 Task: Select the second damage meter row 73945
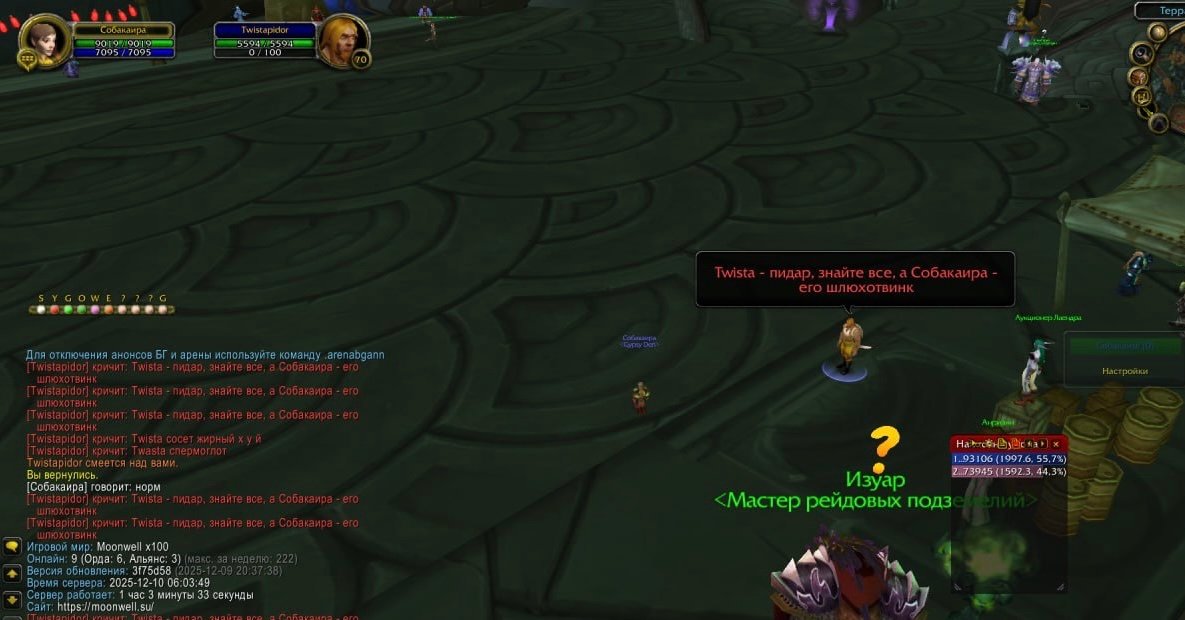(1008, 471)
